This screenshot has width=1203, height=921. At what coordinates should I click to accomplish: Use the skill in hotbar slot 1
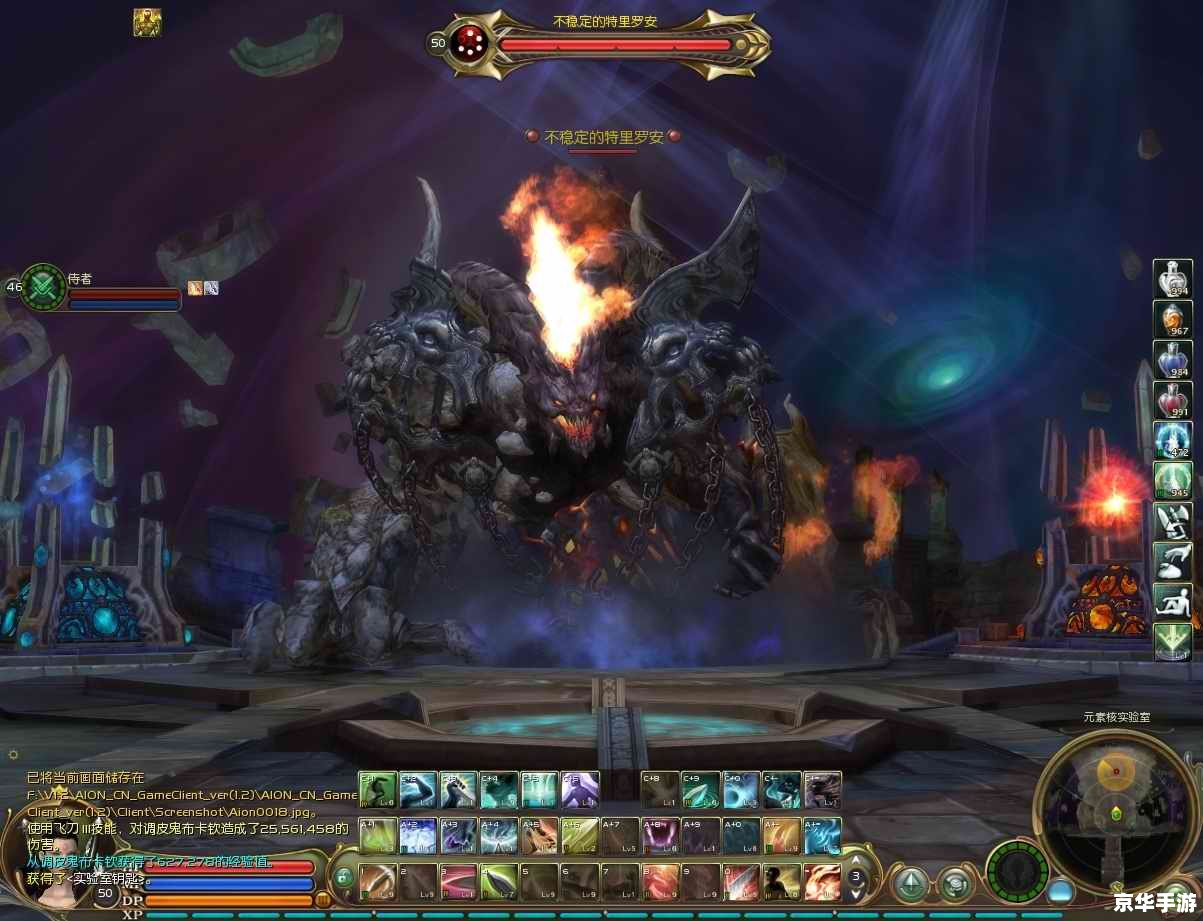pos(379,882)
